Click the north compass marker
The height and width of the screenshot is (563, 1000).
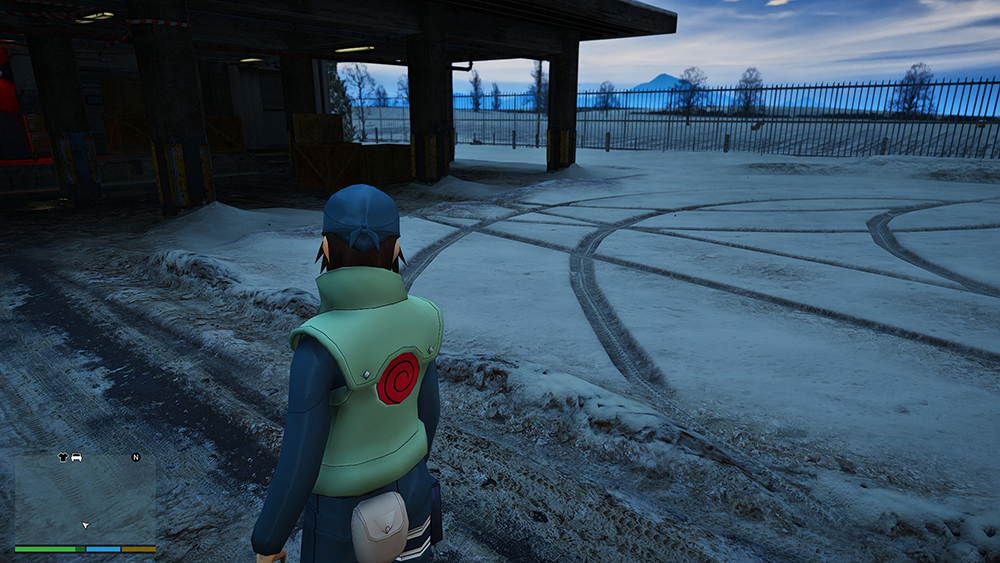(135, 457)
